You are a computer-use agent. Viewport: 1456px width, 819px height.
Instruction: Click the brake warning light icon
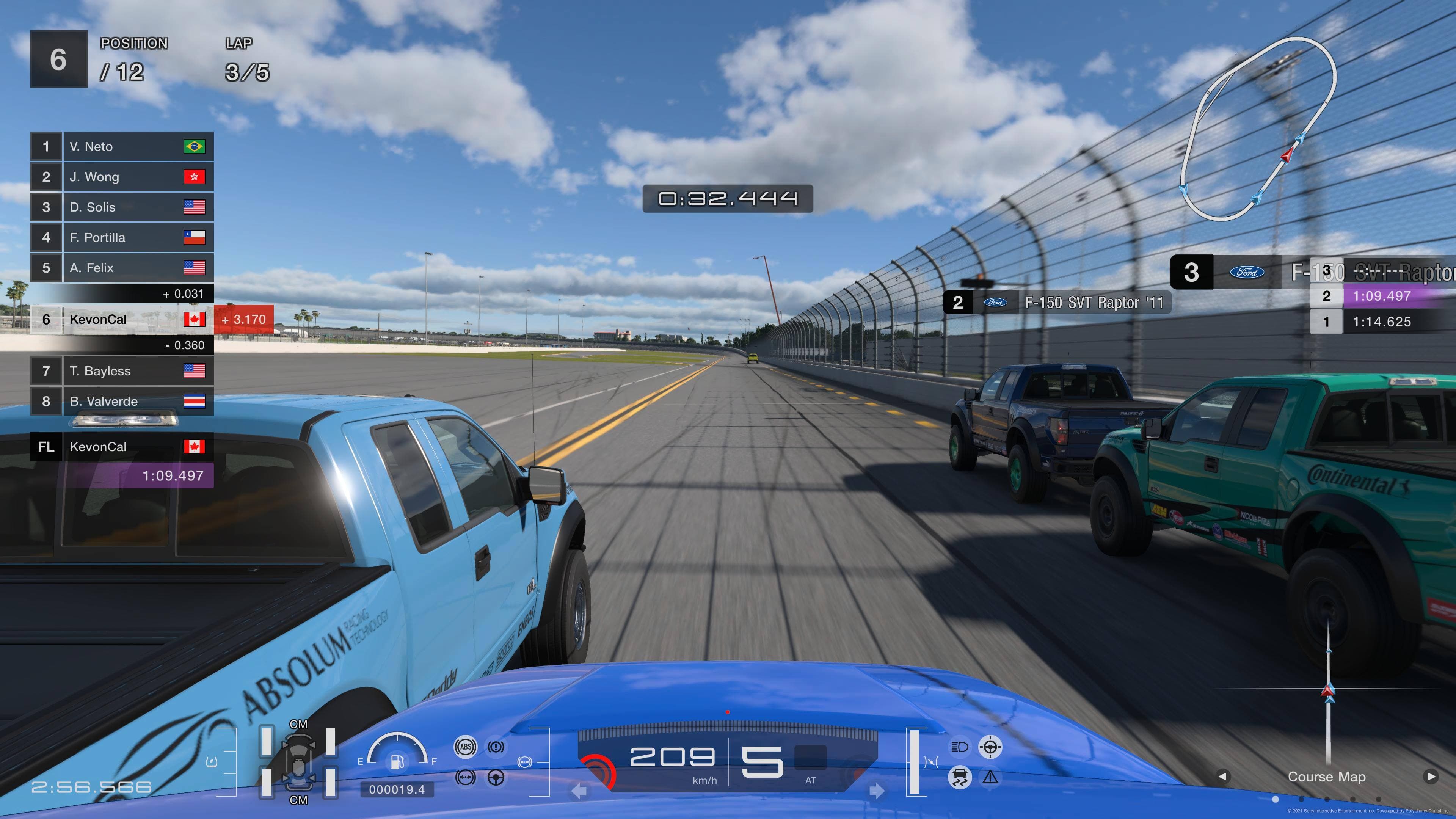496,747
